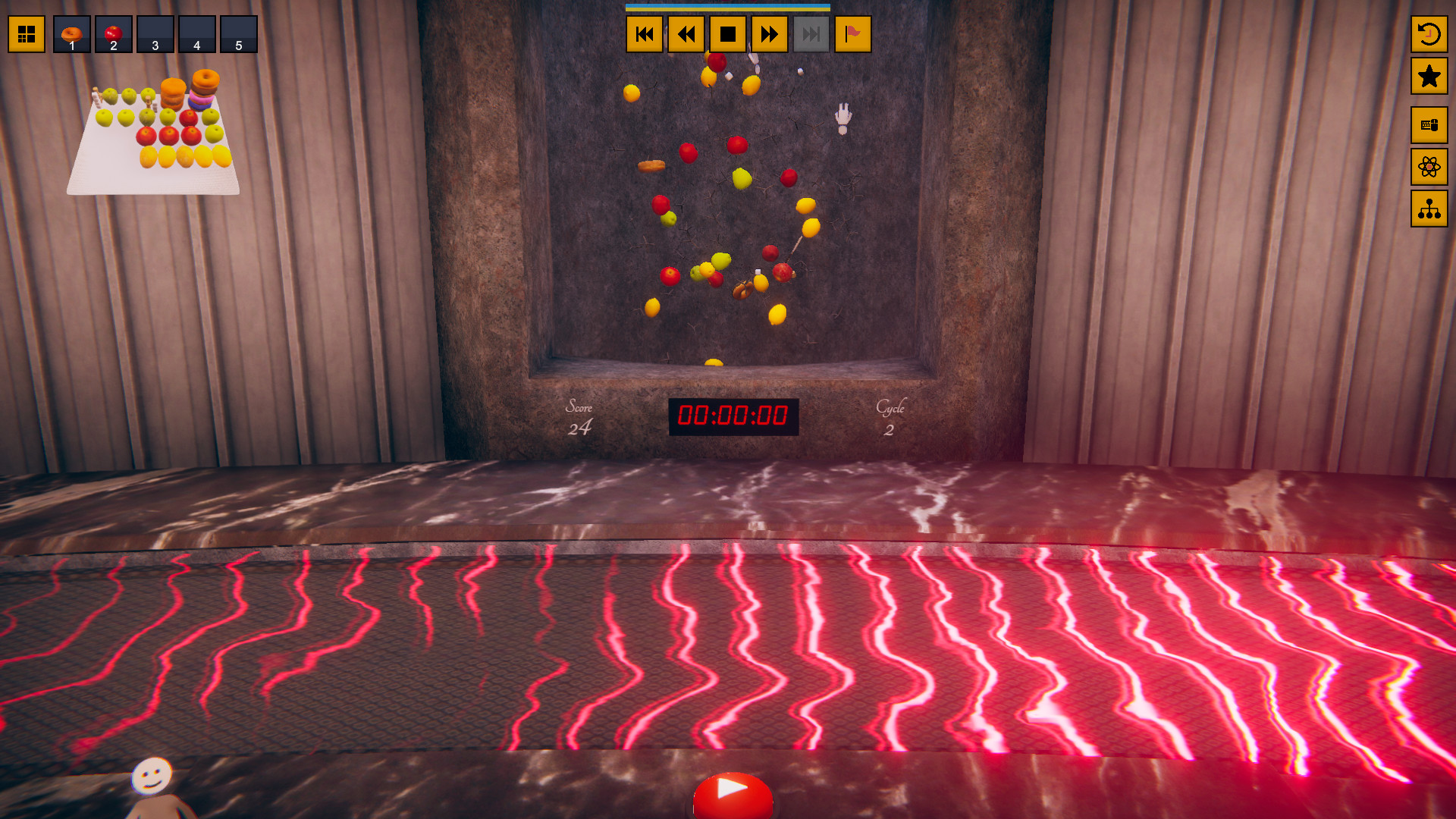Screen dimensions: 1456x819
Task: Click the rewind button
Action: pyautogui.click(x=686, y=34)
